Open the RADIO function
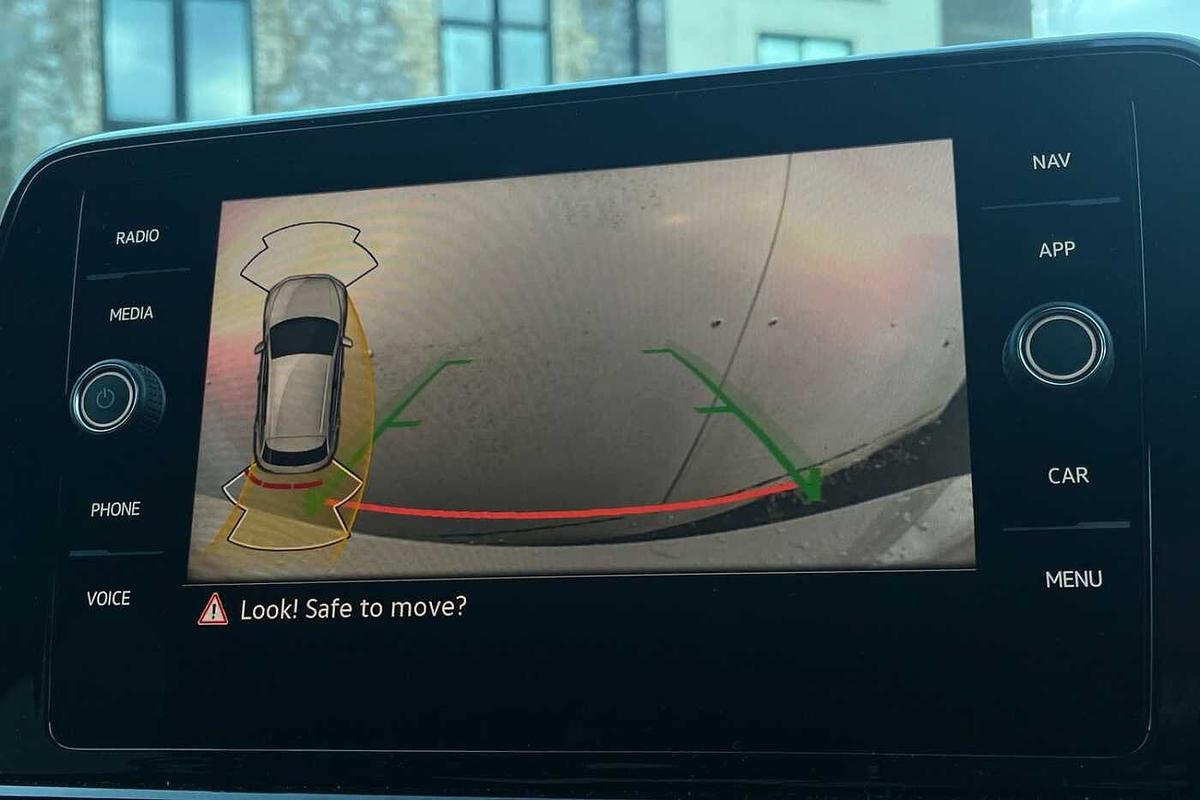 click(137, 237)
